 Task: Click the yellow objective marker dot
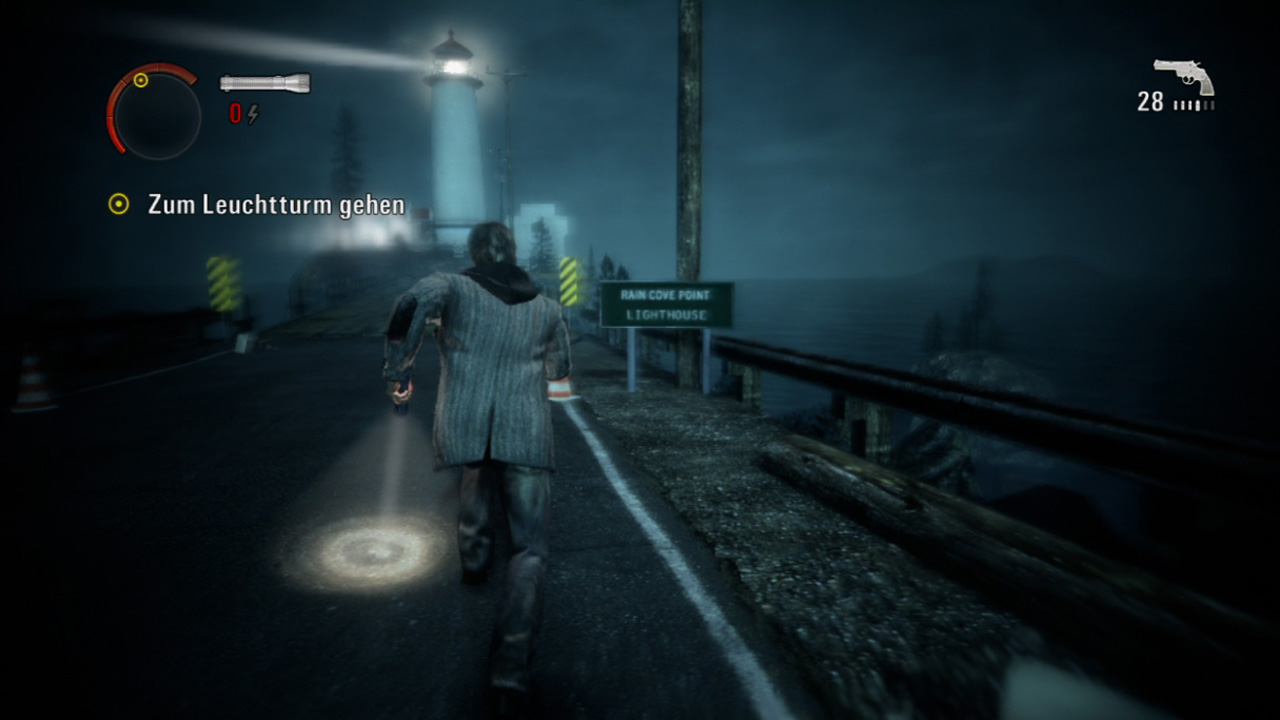click(120, 205)
